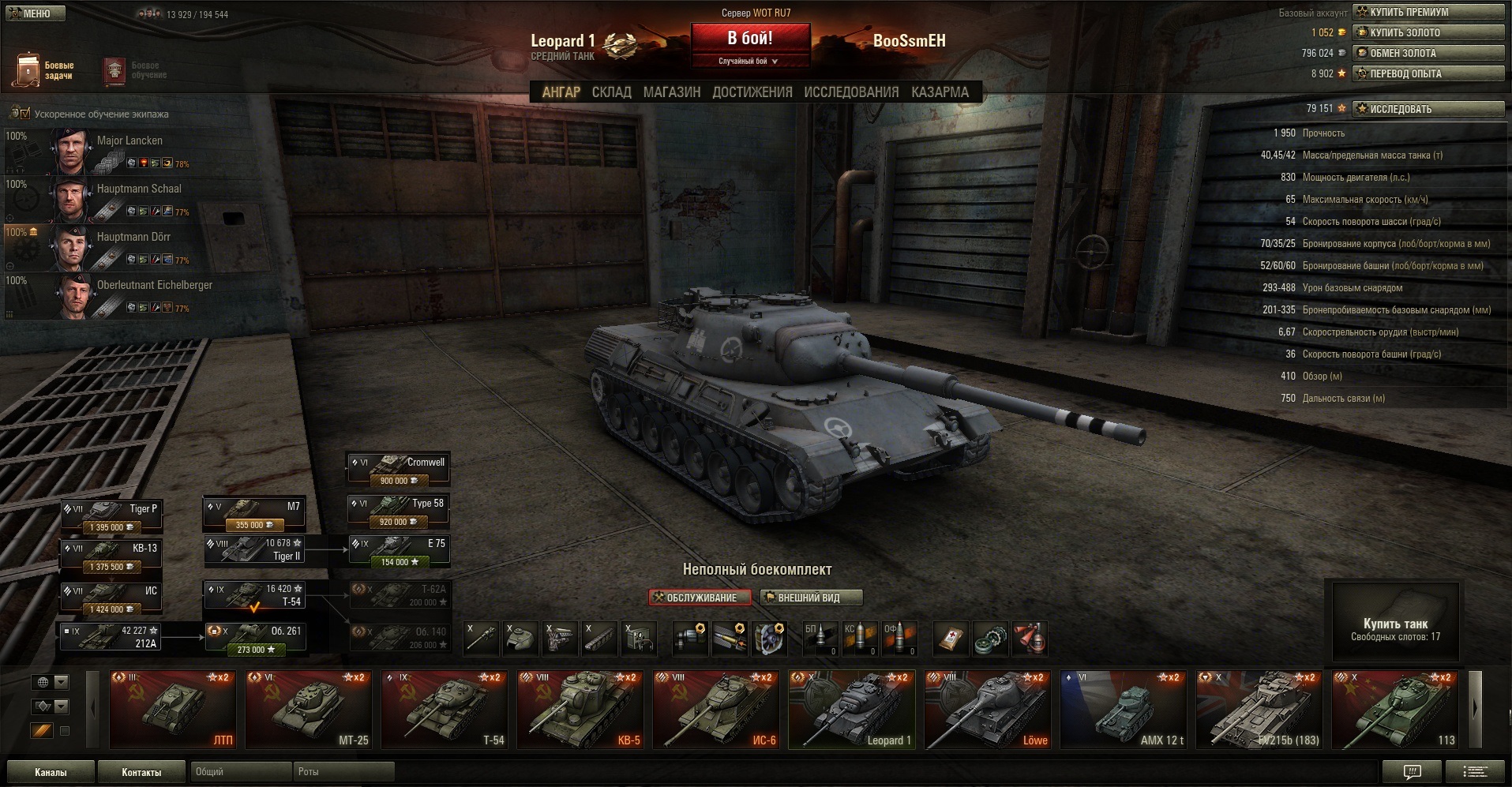
Task: Open the МЕНЮ button
Action: [x=33, y=13]
